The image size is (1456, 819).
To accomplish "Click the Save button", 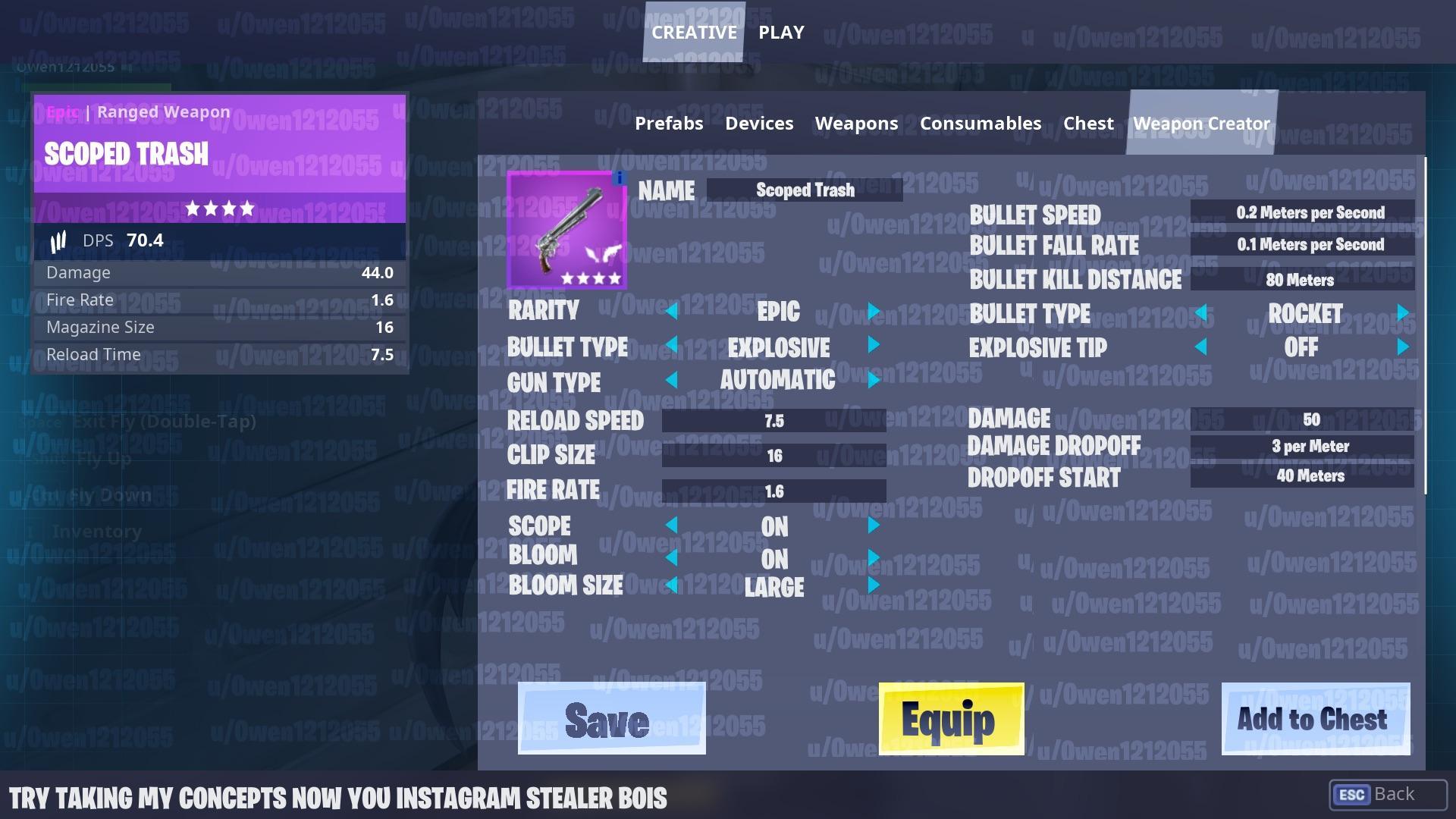I will [x=610, y=718].
